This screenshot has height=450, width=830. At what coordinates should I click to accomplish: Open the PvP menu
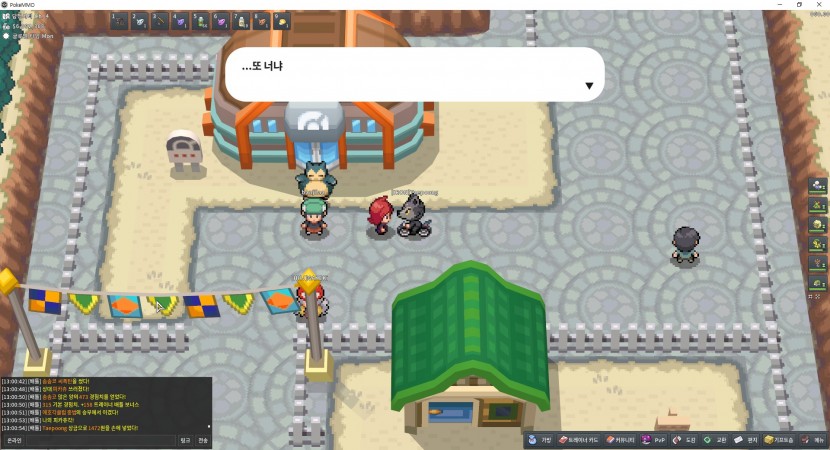pos(654,440)
